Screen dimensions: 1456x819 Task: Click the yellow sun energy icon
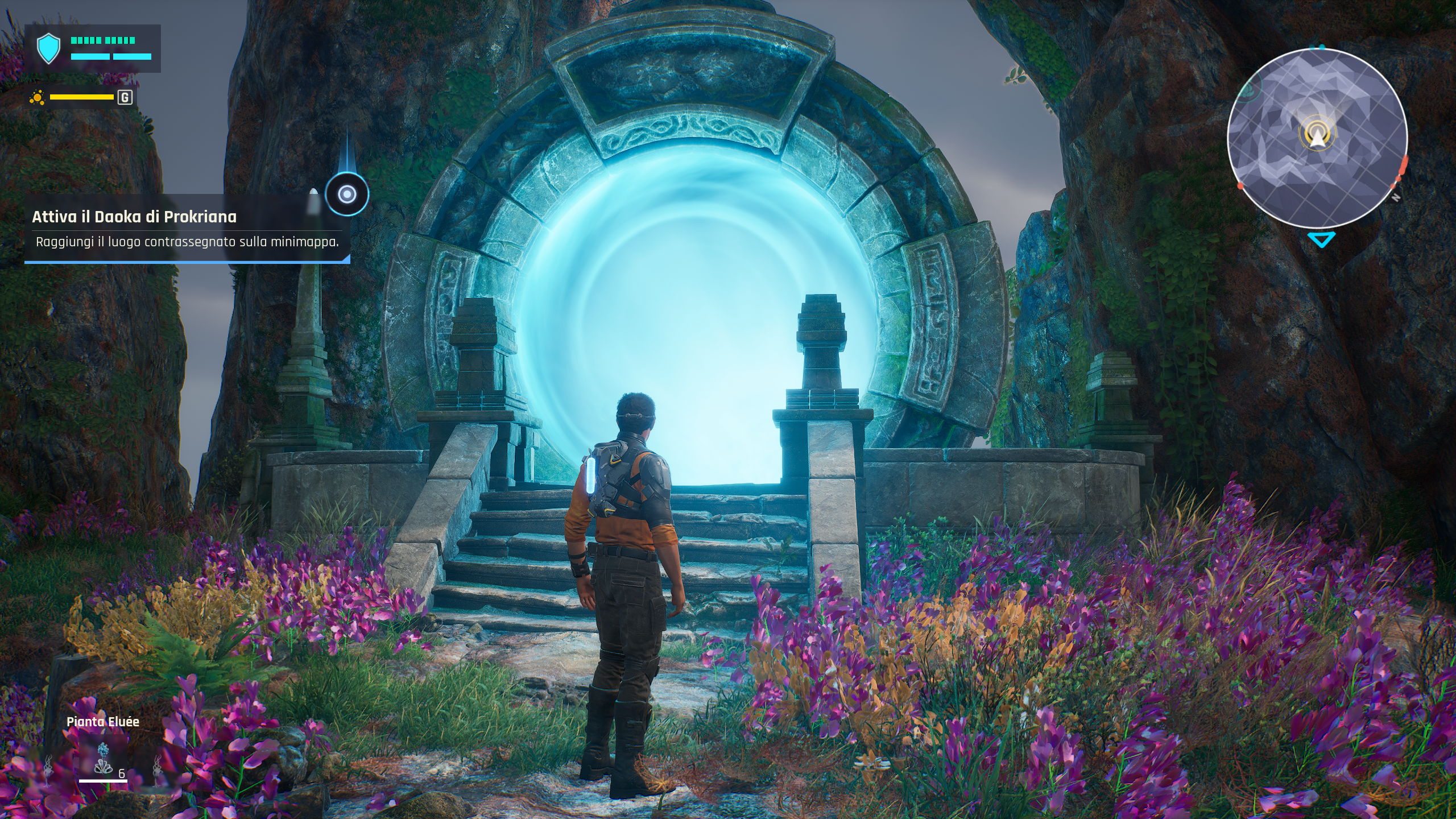[38, 98]
